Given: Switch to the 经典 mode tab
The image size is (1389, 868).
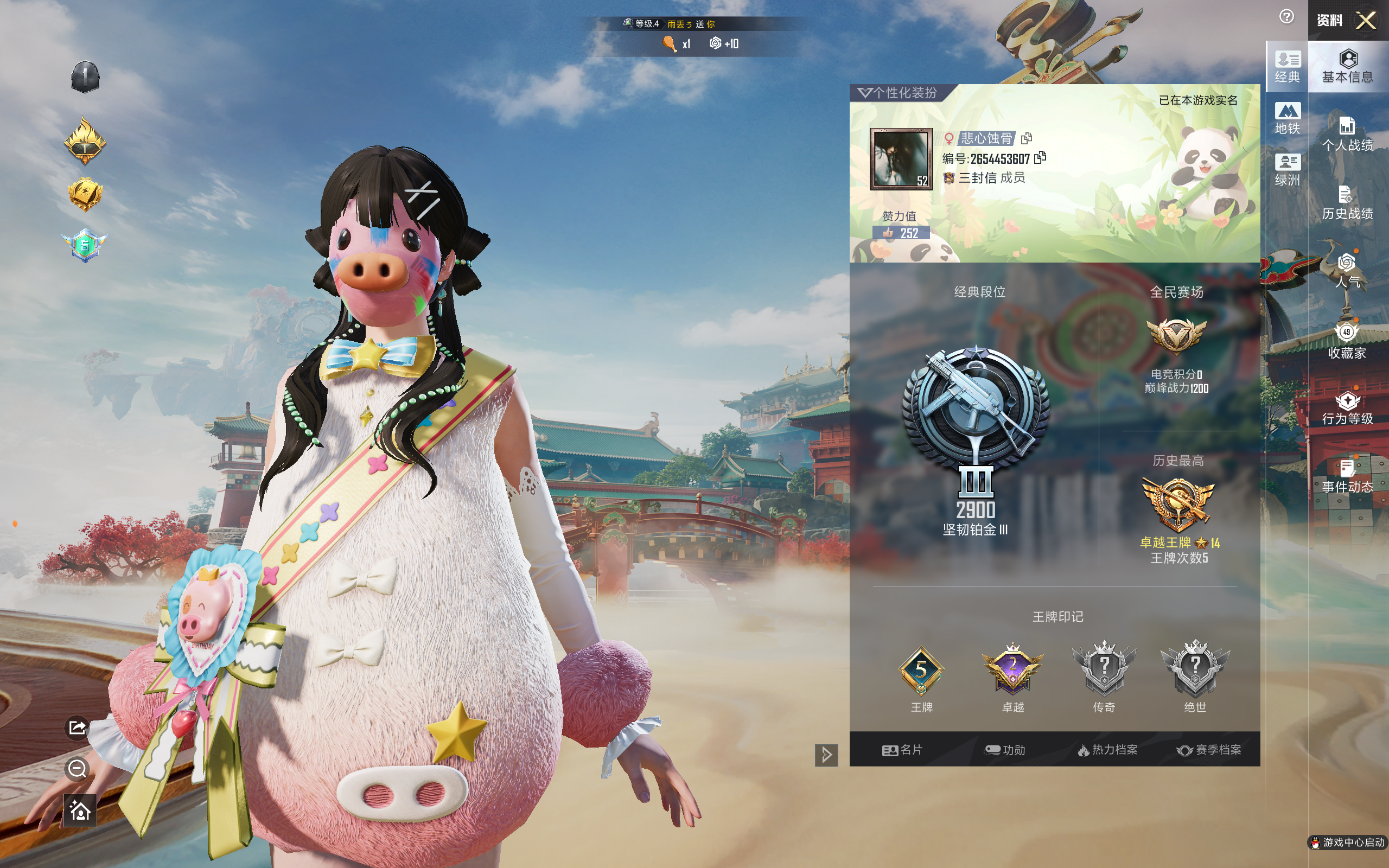Looking at the screenshot, I should coord(1287,67).
